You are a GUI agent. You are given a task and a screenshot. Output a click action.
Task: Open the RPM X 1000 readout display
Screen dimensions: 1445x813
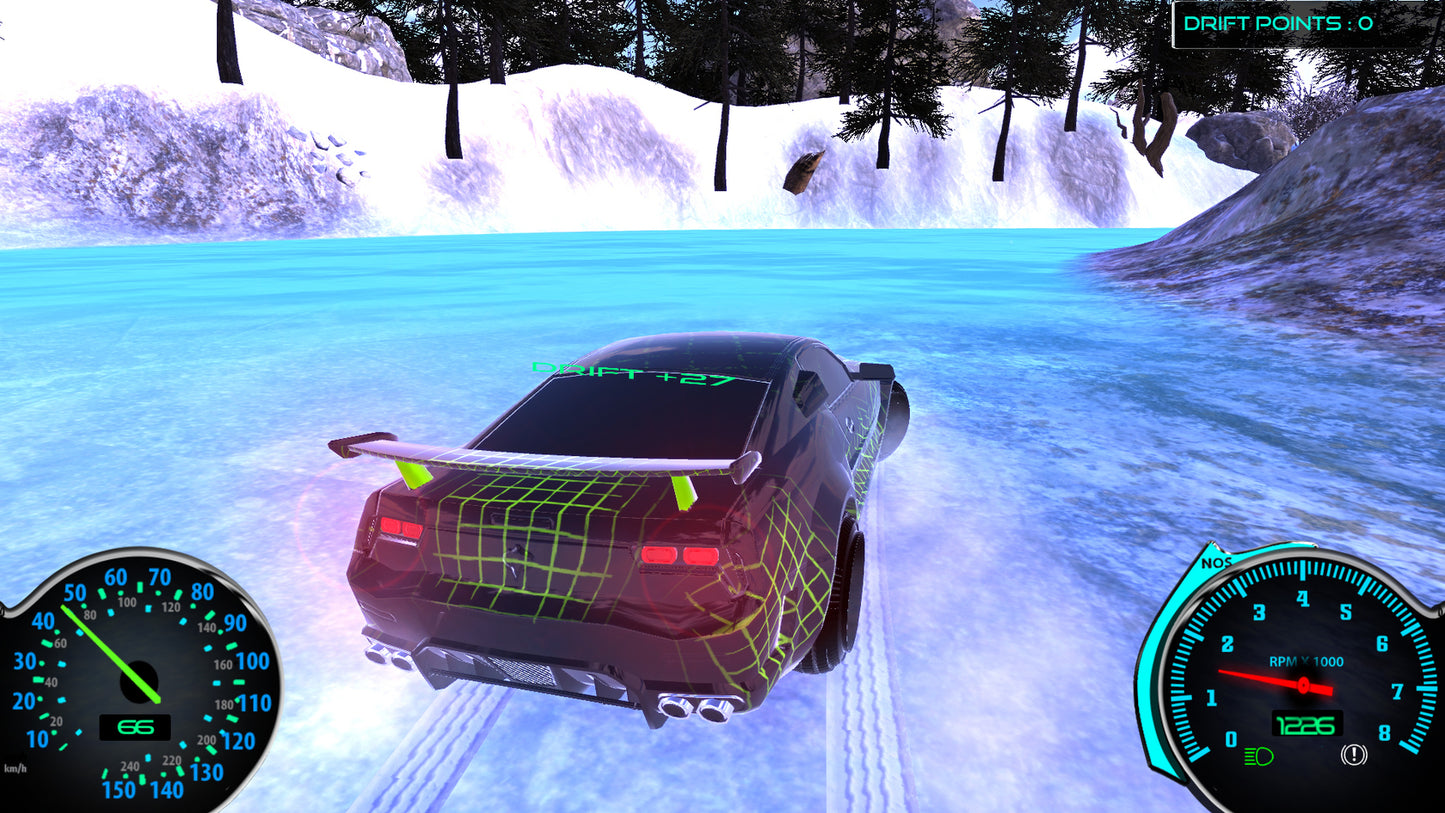(x=1305, y=662)
